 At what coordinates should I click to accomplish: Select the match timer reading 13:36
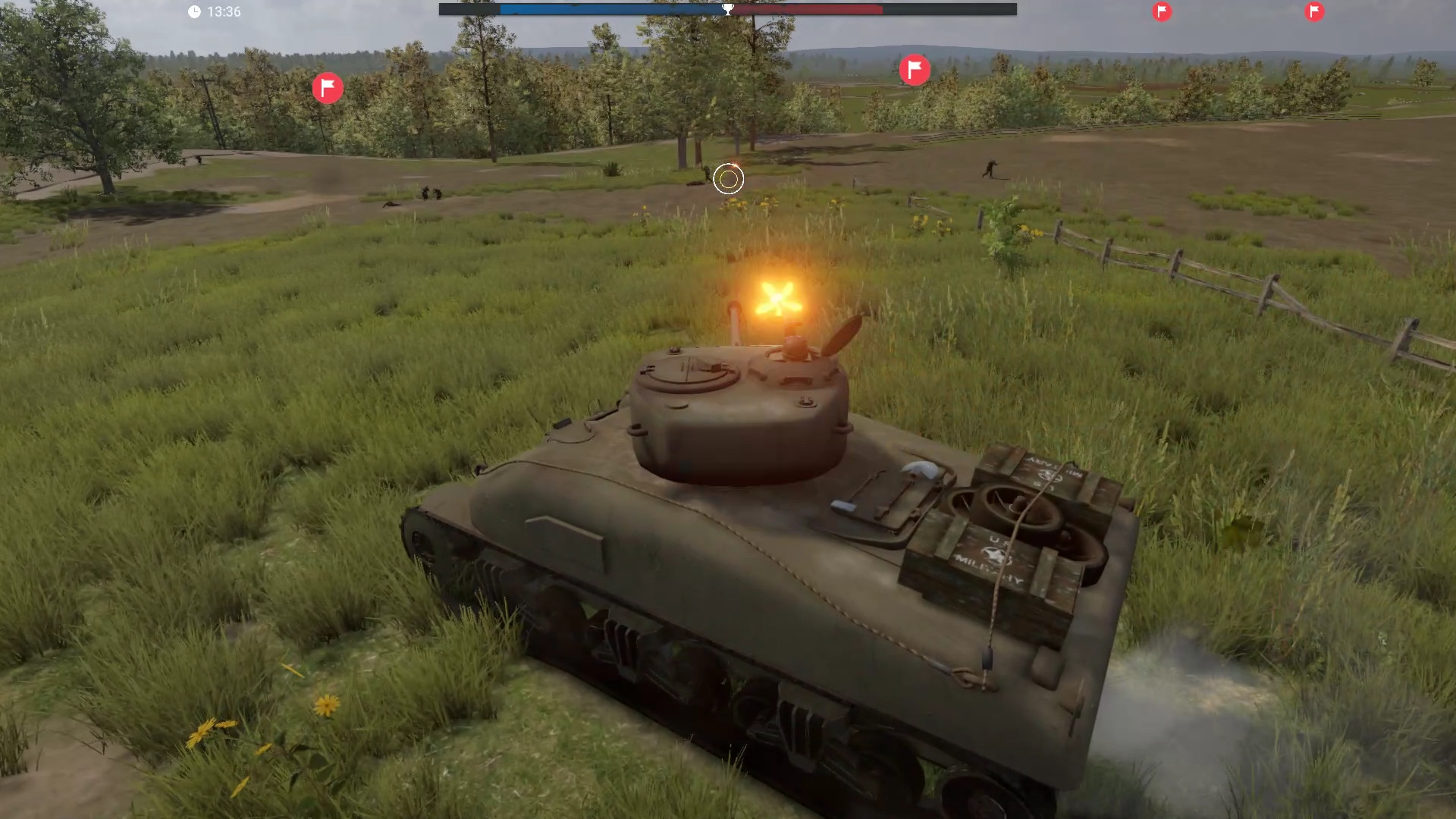pos(224,11)
